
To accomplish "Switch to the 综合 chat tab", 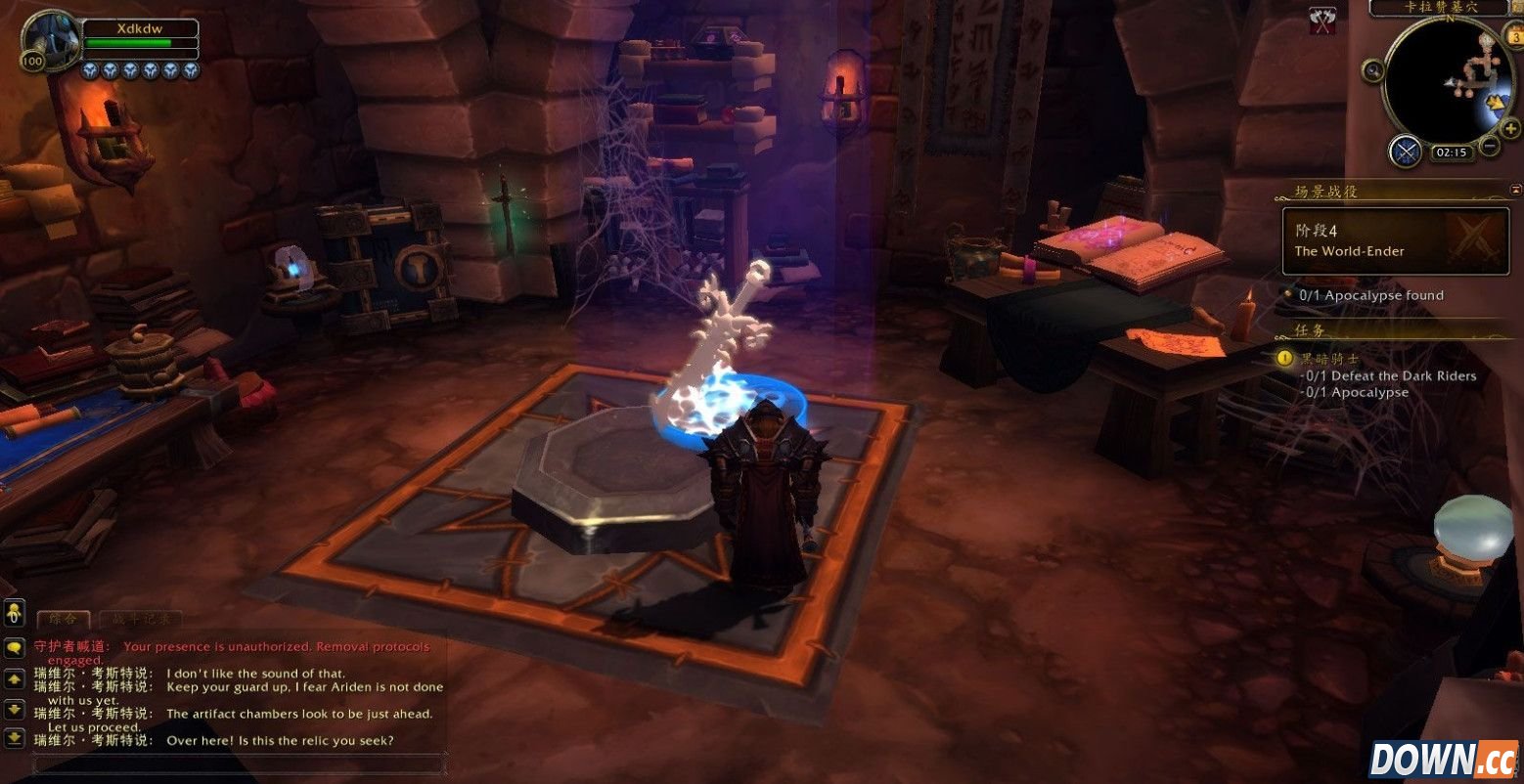I will (x=63, y=619).
